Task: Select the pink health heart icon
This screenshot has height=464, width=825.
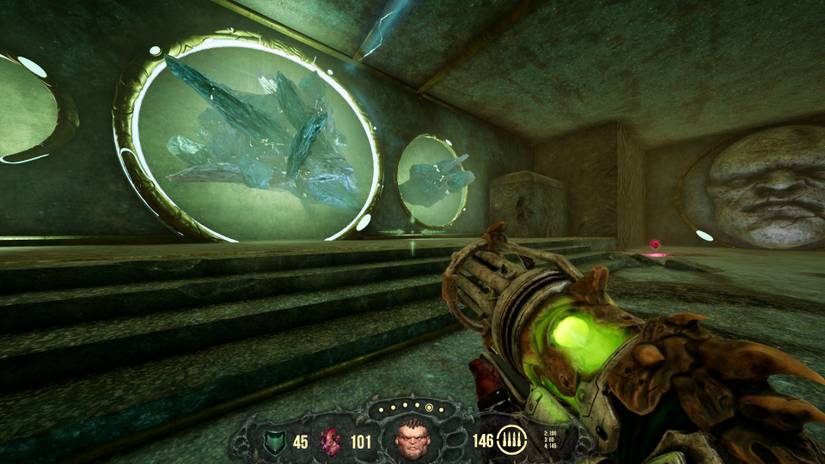Action: tap(331, 438)
